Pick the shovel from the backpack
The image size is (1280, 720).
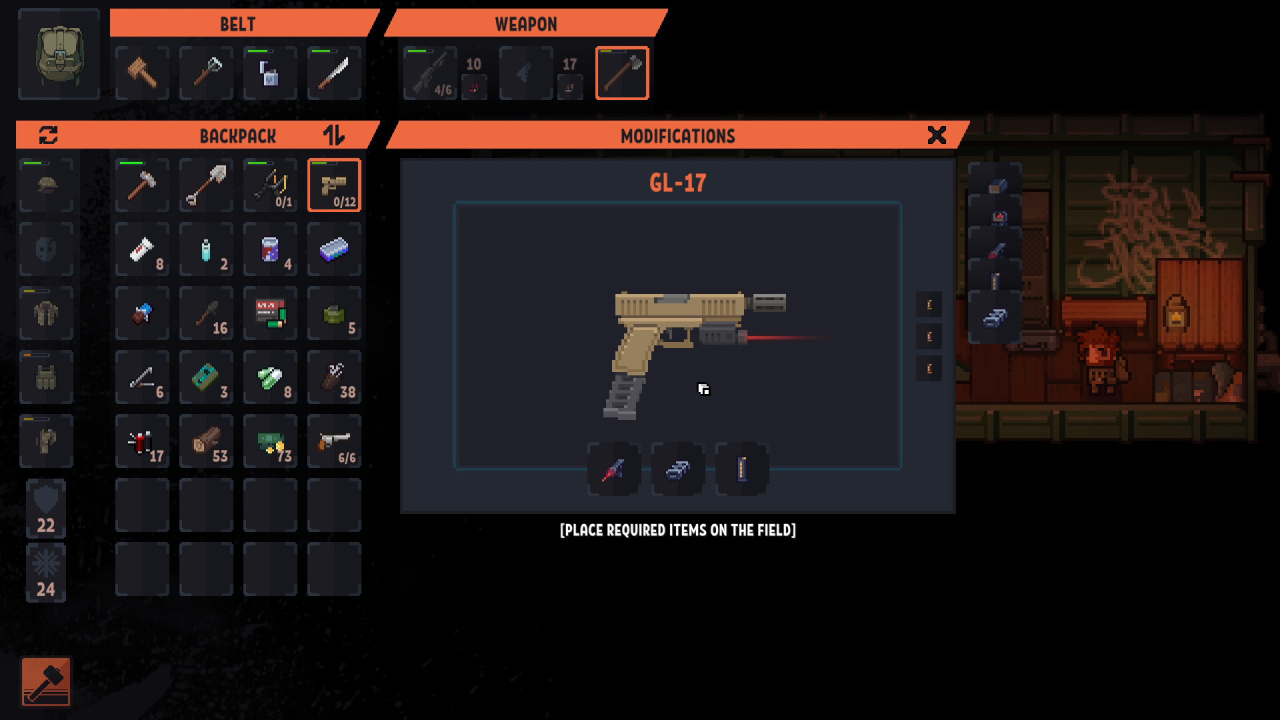tap(206, 185)
